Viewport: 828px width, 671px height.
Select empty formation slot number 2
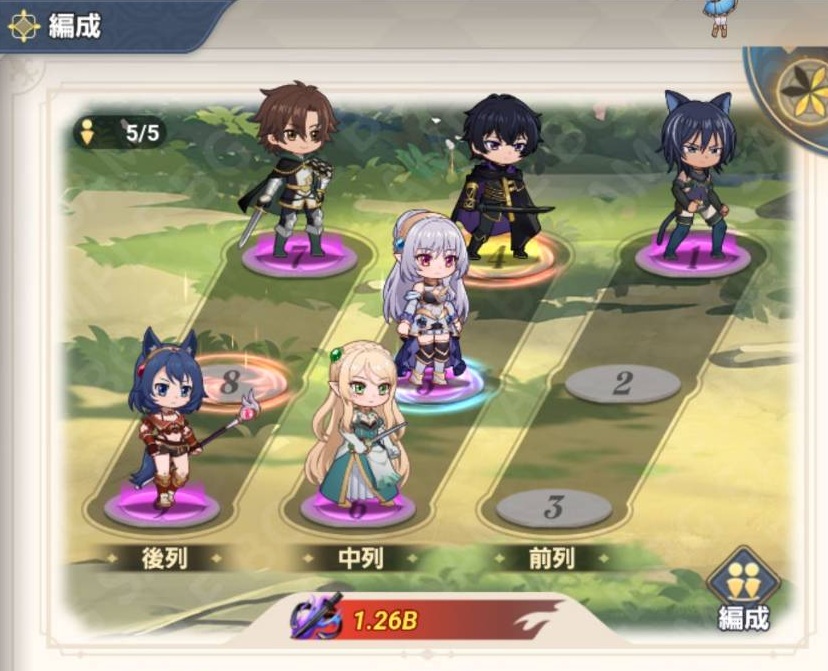click(x=622, y=383)
